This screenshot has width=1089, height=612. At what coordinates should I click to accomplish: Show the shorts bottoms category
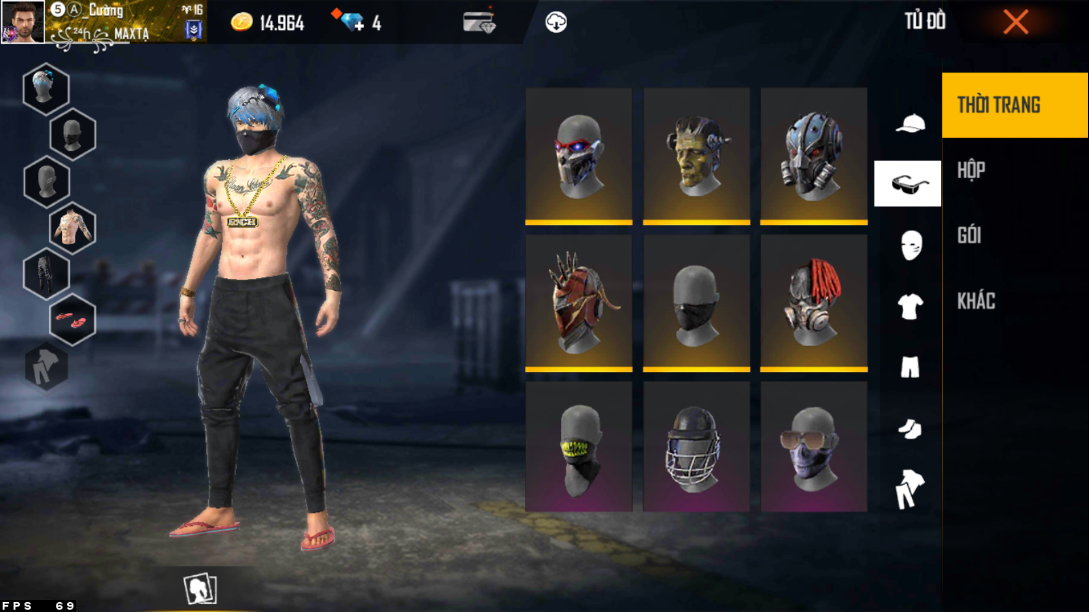909,367
